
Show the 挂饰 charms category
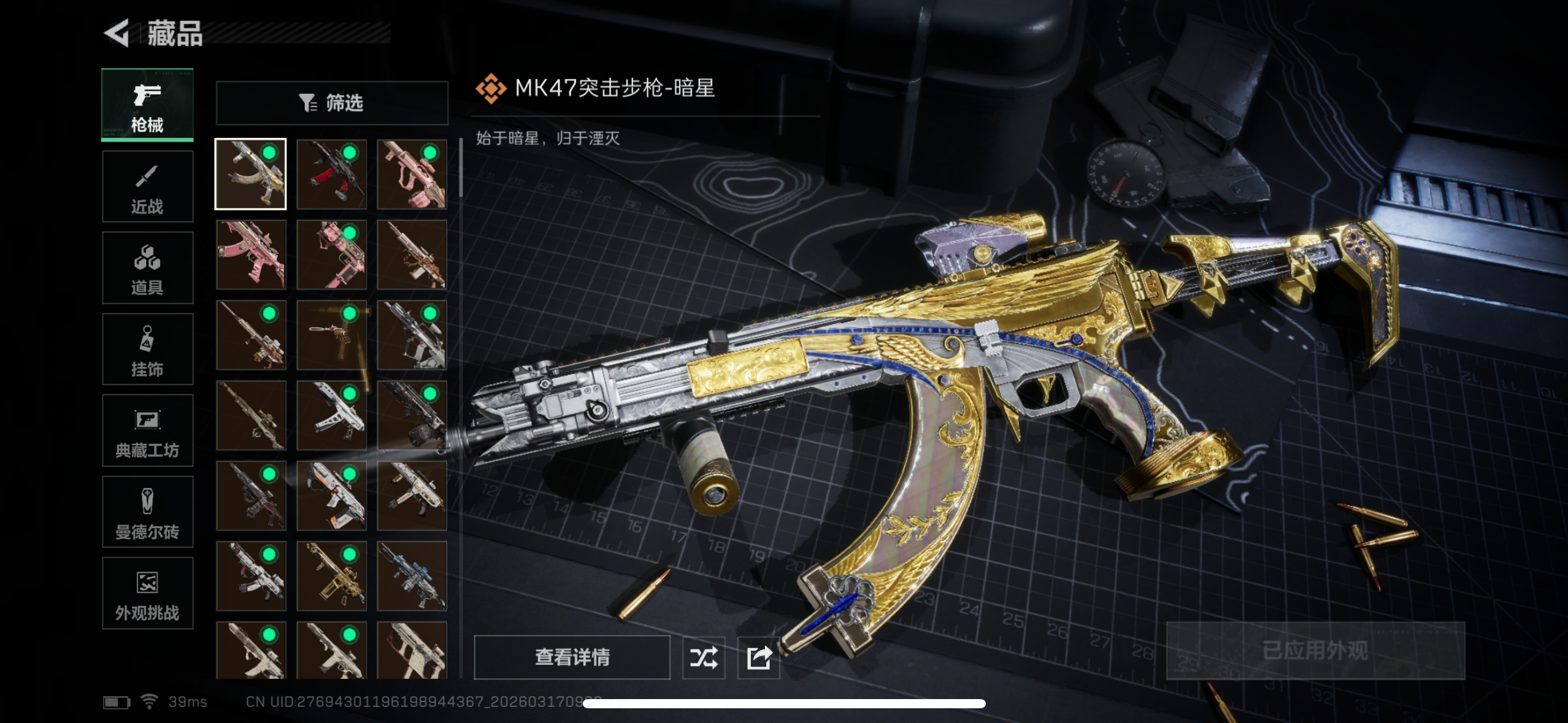click(147, 350)
